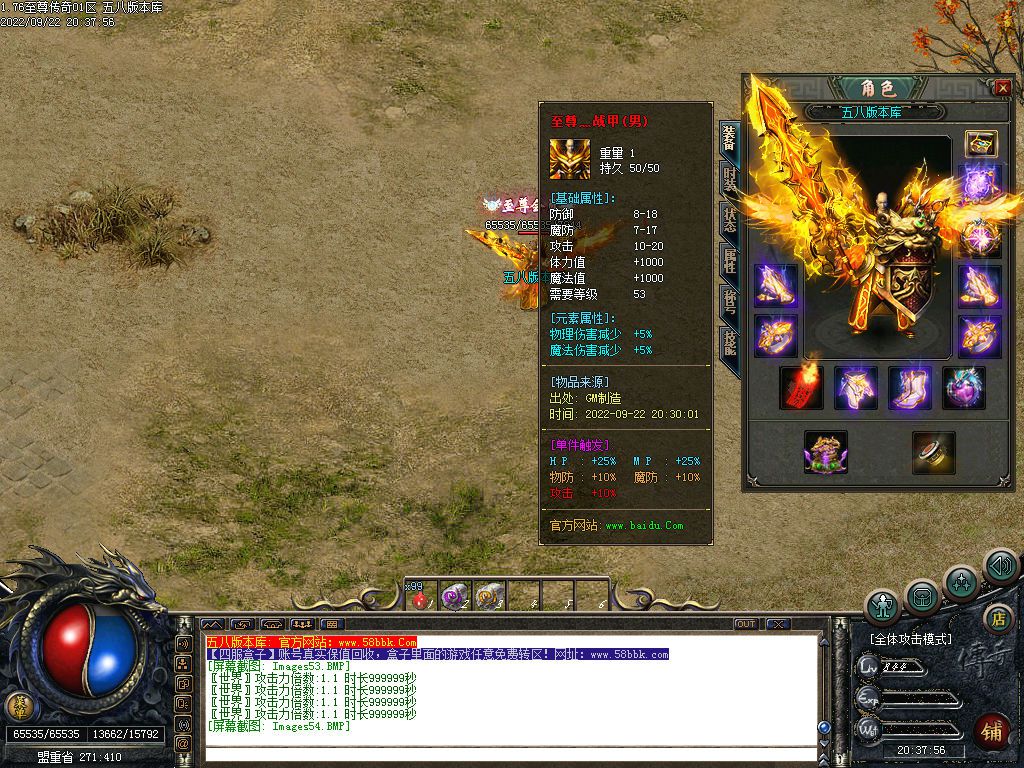
Task: Show the 属性 attributes tab
Action: [730, 262]
